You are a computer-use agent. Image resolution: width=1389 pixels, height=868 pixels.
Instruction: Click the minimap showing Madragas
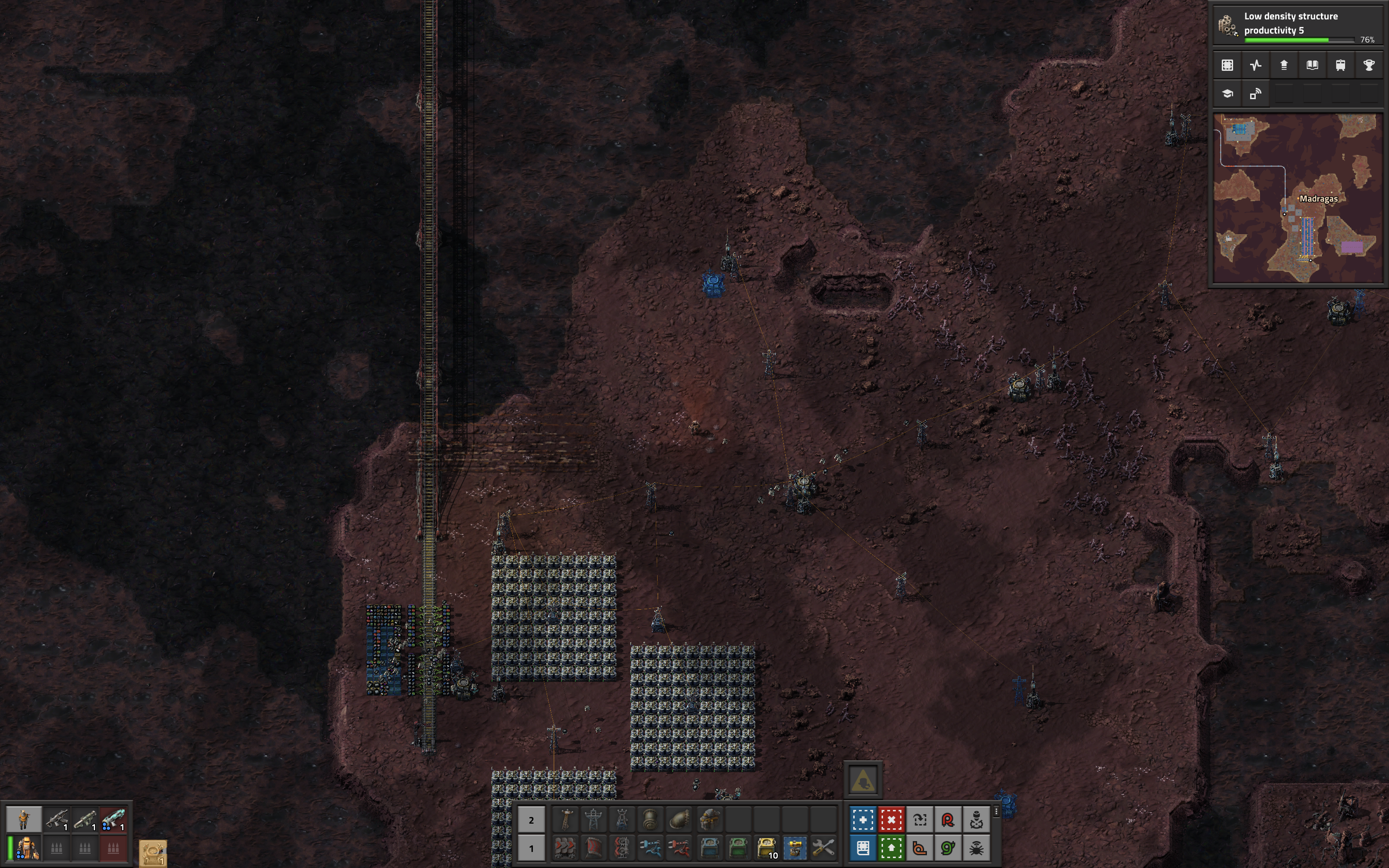coord(1298,198)
